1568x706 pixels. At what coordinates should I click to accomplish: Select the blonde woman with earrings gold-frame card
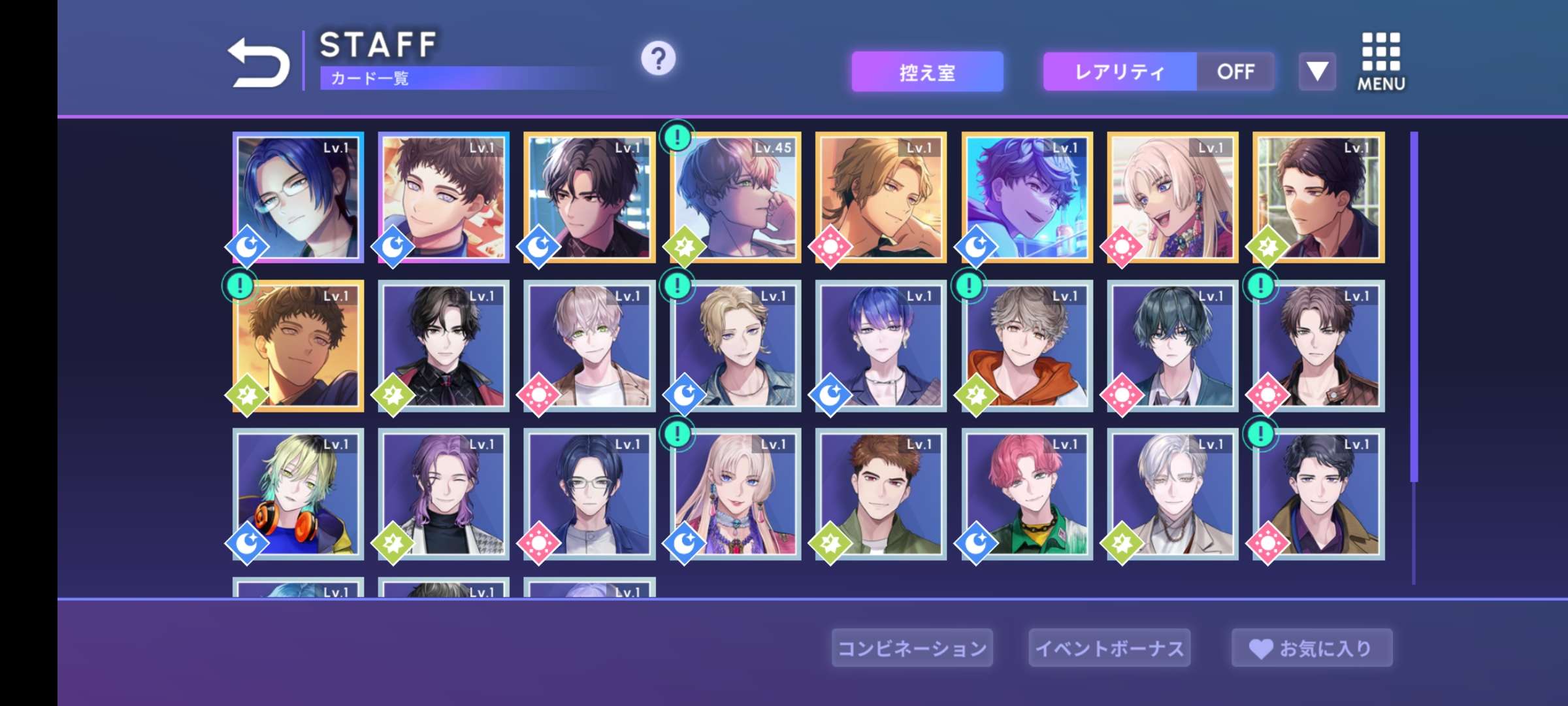point(1172,197)
